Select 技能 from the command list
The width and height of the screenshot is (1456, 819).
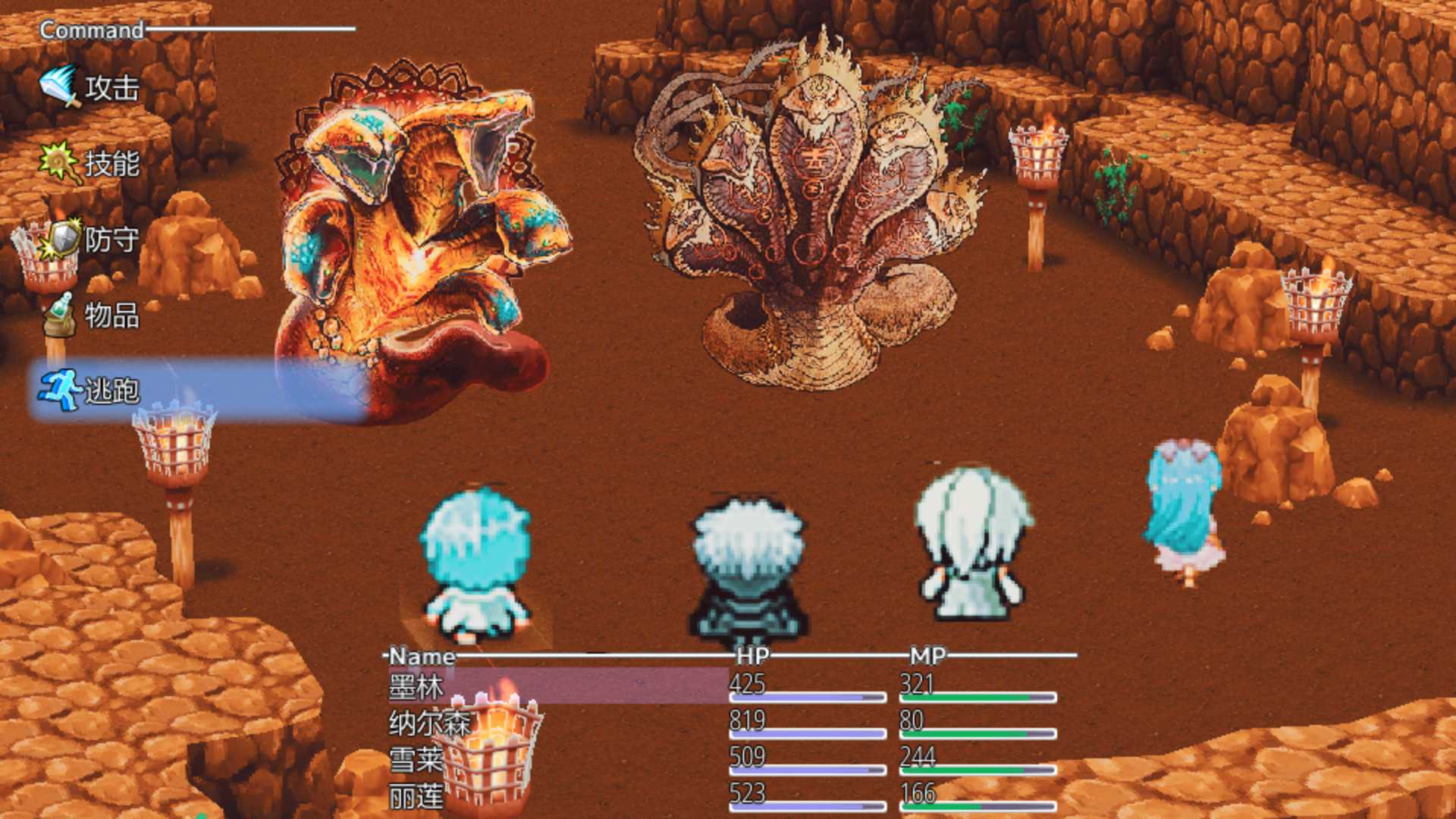(x=112, y=163)
